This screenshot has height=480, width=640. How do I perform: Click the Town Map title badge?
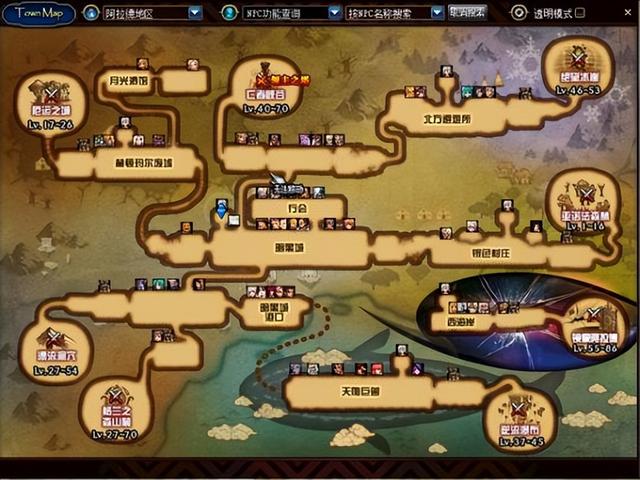pos(38,13)
